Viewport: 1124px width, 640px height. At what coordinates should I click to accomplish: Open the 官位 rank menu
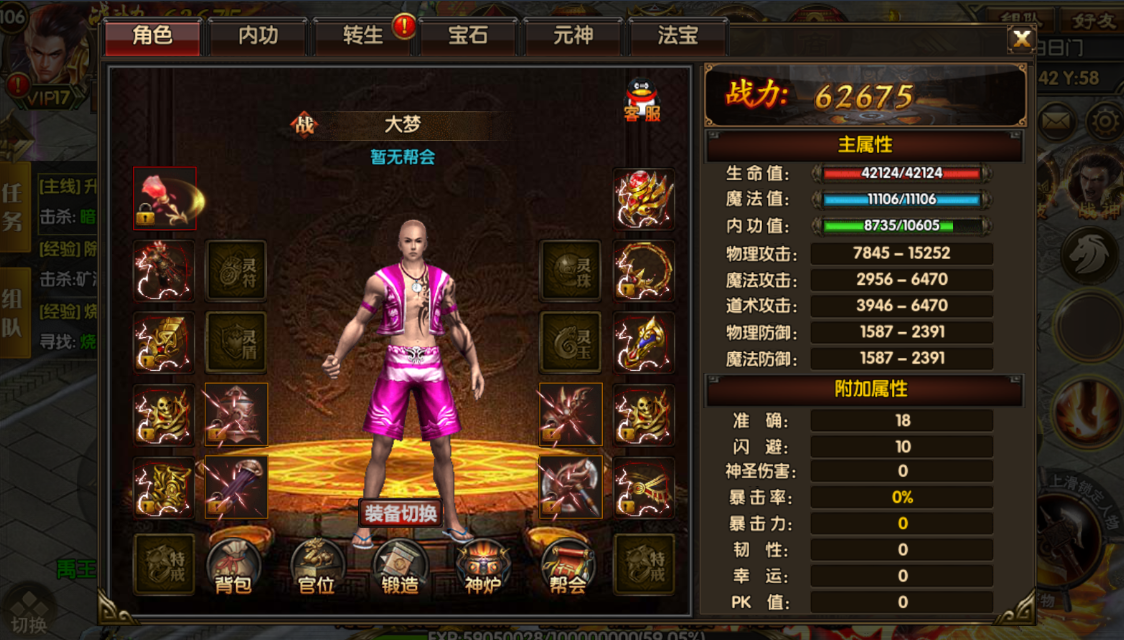[x=317, y=567]
